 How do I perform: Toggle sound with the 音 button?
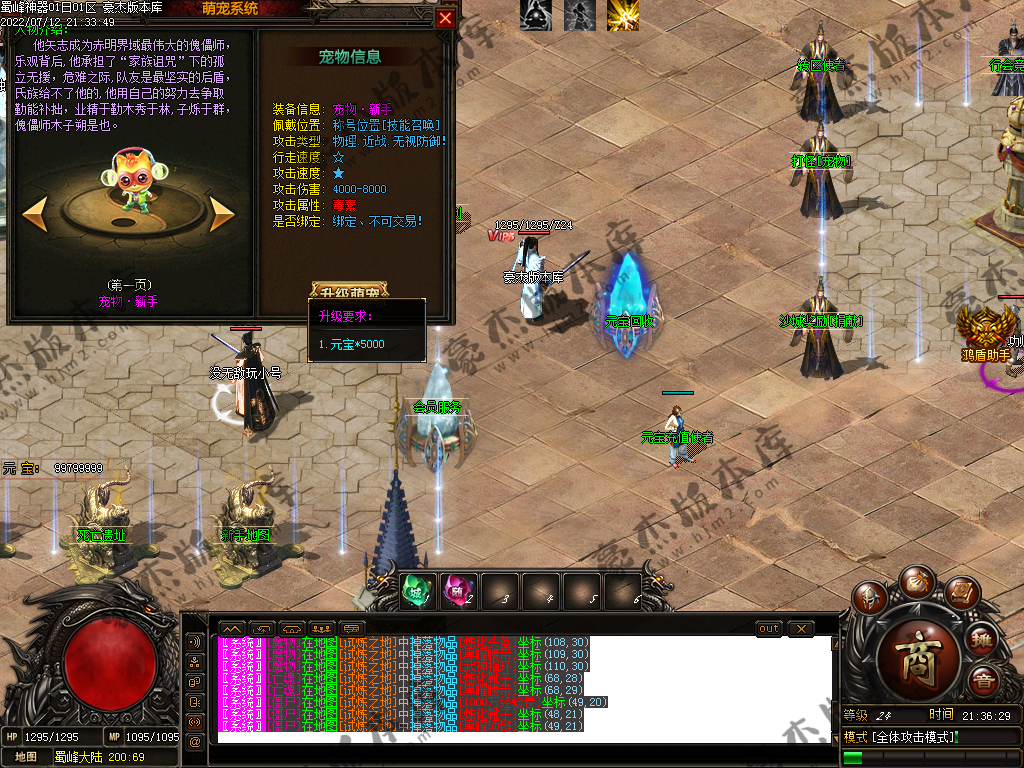pos(983,682)
